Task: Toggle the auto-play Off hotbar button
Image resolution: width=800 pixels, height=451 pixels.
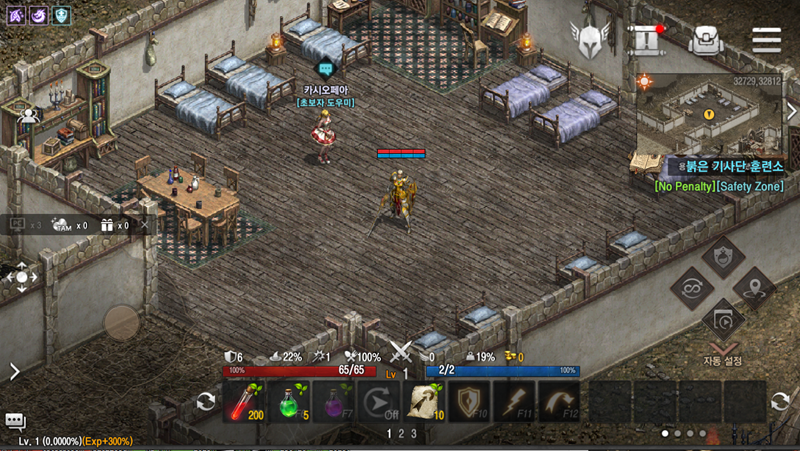Action: coord(379,401)
